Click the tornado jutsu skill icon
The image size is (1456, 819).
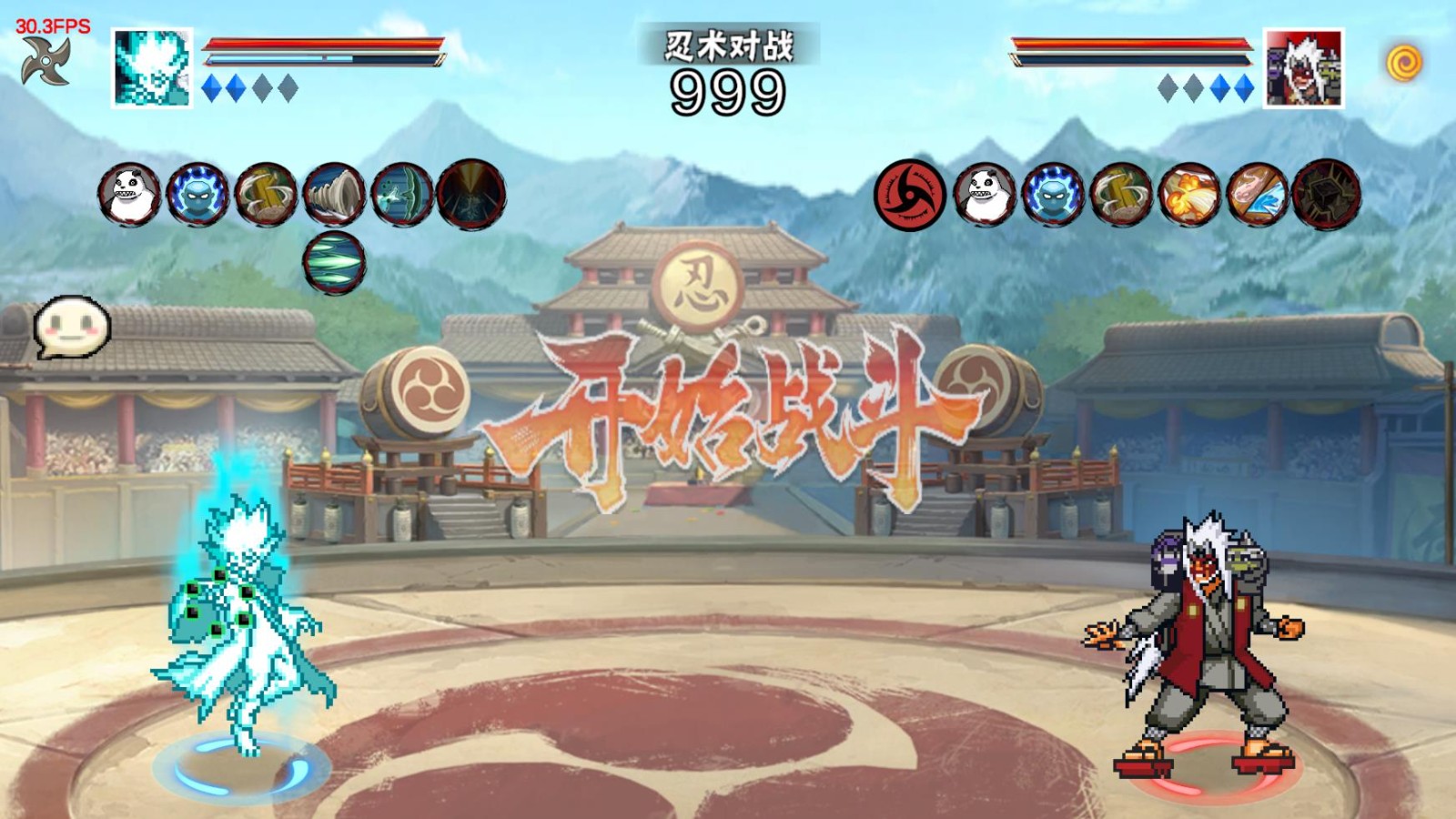coord(335,194)
